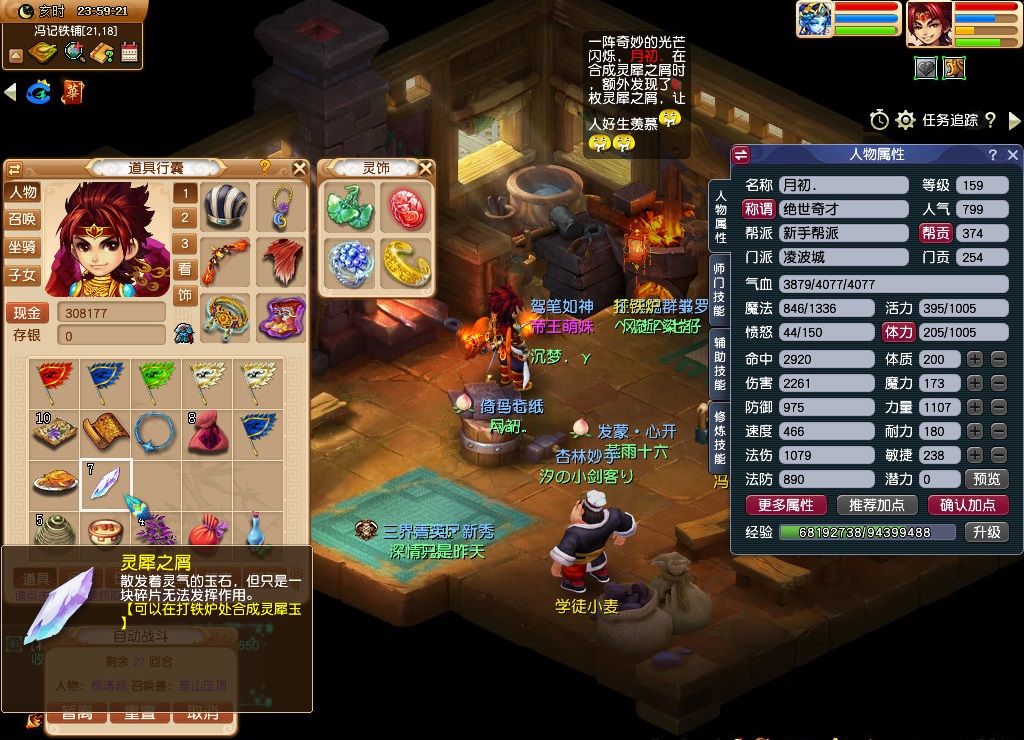This screenshot has width=1024, height=740.
Task: Select the 子女 tab in inventory
Action: (23, 274)
